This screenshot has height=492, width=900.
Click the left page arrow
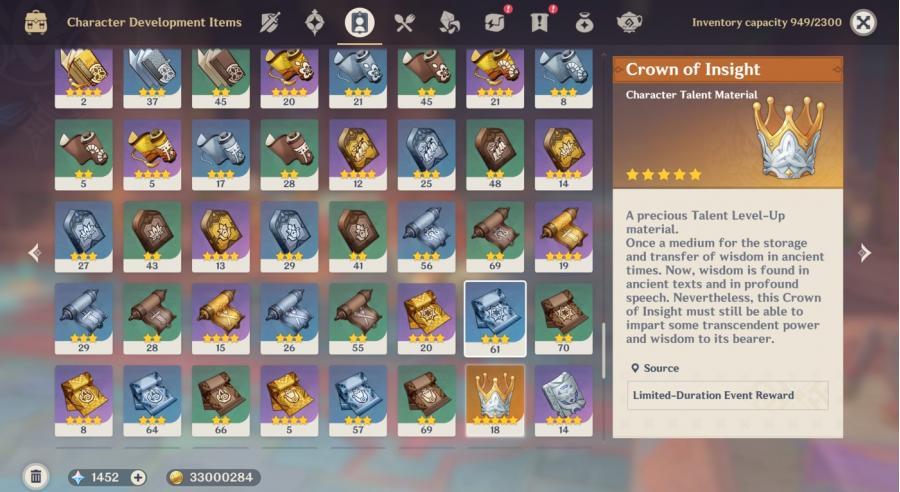pos(35,253)
